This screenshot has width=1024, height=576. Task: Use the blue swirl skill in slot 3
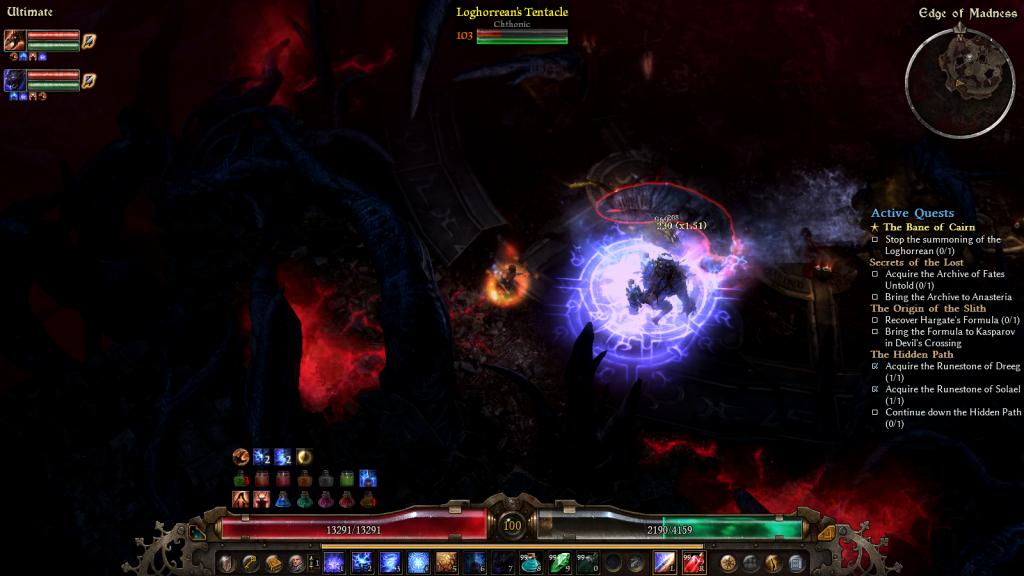[390, 562]
